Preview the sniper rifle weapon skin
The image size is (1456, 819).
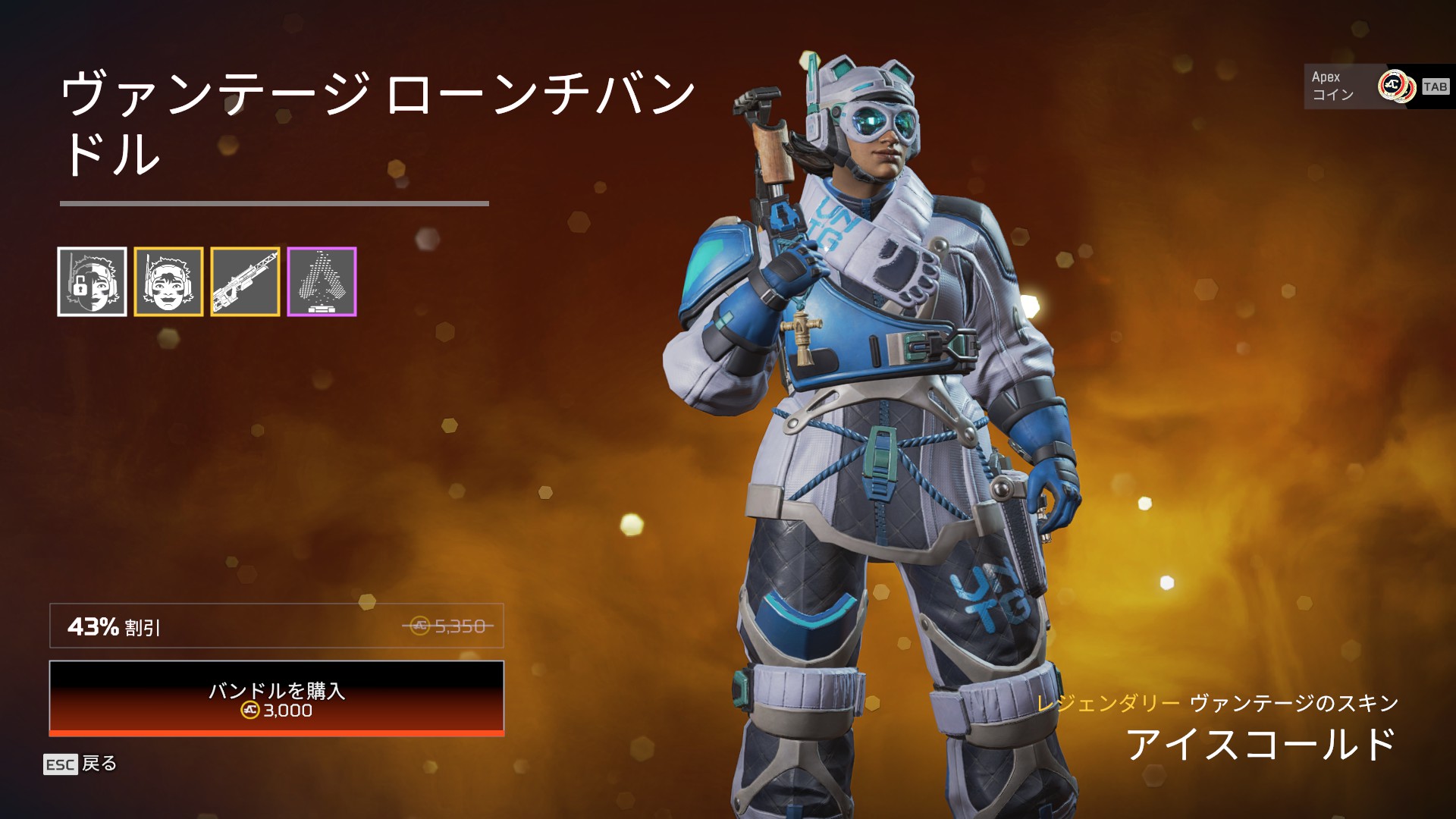[245, 281]
